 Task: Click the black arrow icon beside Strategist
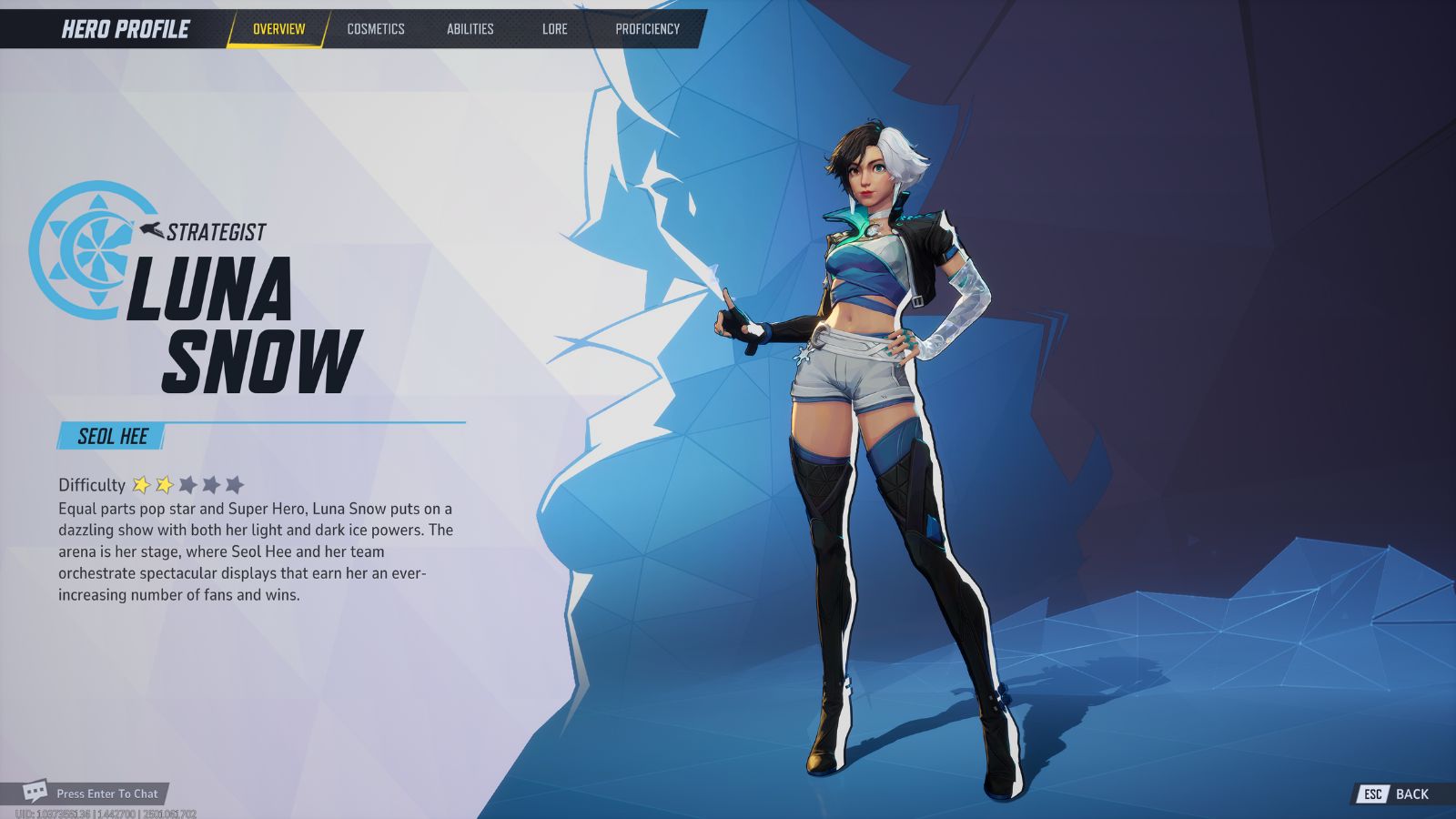click(x=151, y=229)
